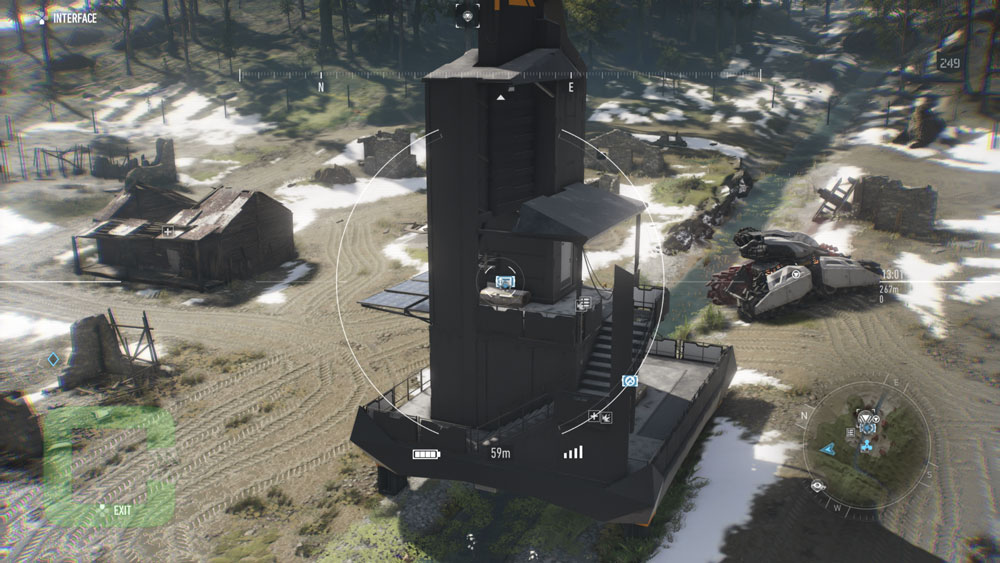The image size is (1000, 563).
Task: Click the EXIT label
Action: 122,510
